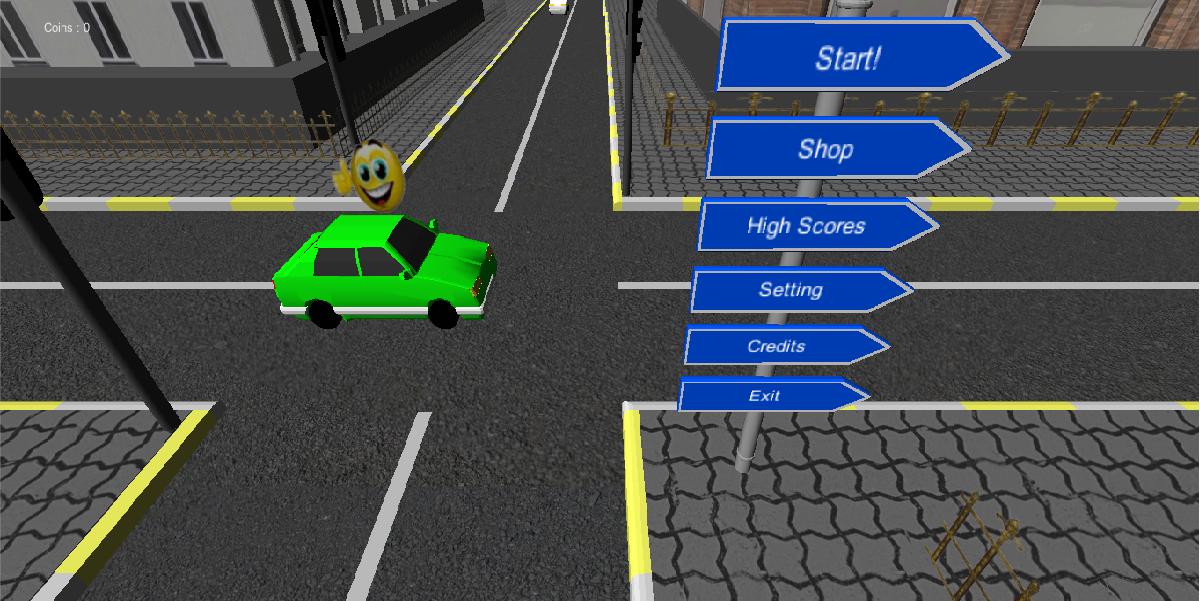Image resolution: width=1200 pixels, height=601 pixels.
Task: Show the Credits screen
Action: click(777, 346)
